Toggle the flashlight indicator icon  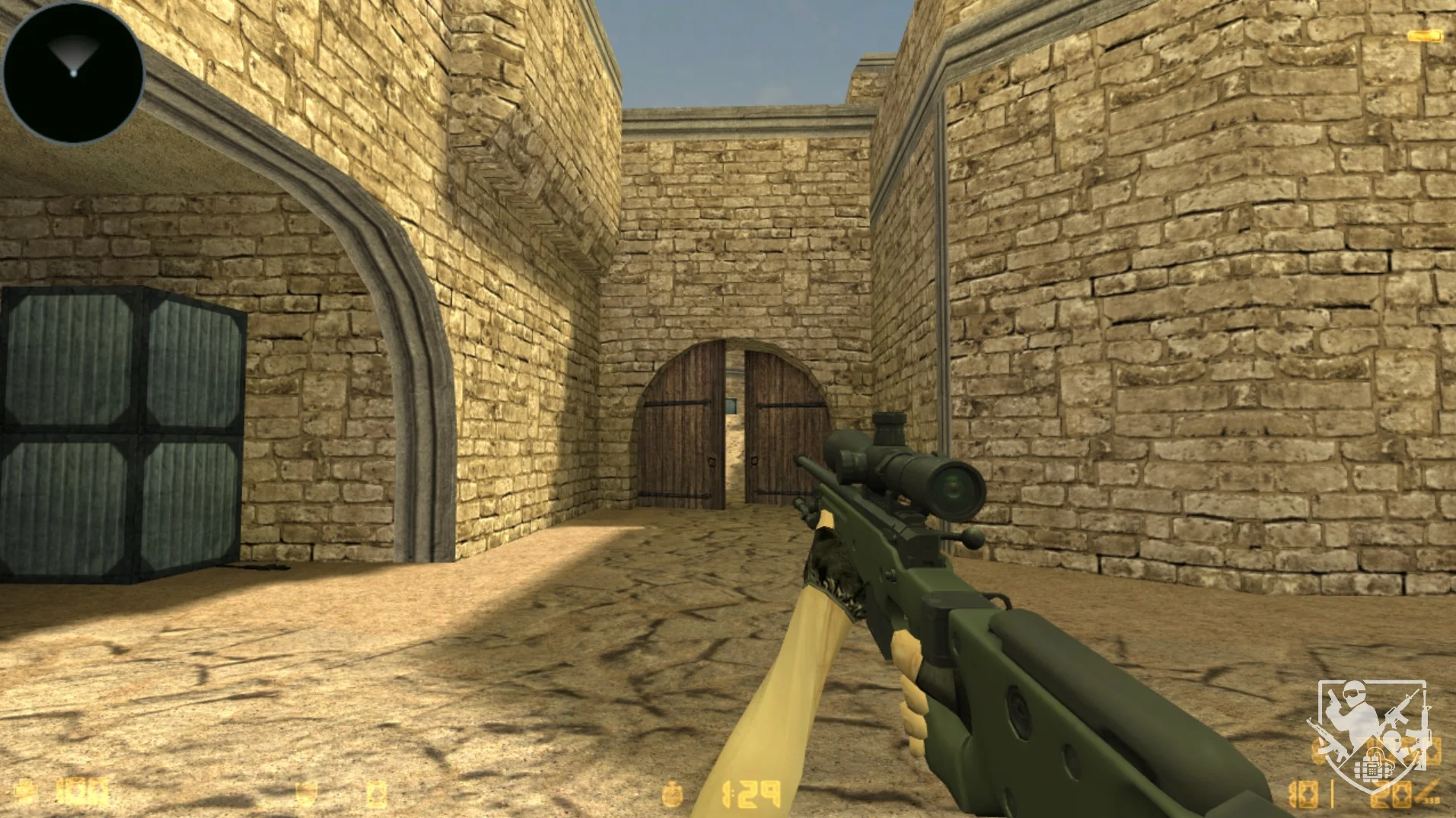click(x=1424, y=36)
